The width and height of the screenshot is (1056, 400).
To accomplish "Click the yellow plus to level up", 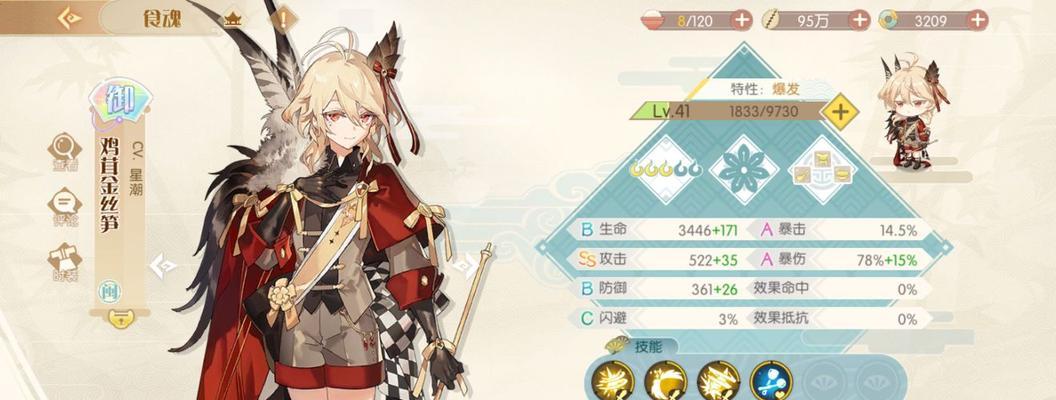I will coord(841,112).
